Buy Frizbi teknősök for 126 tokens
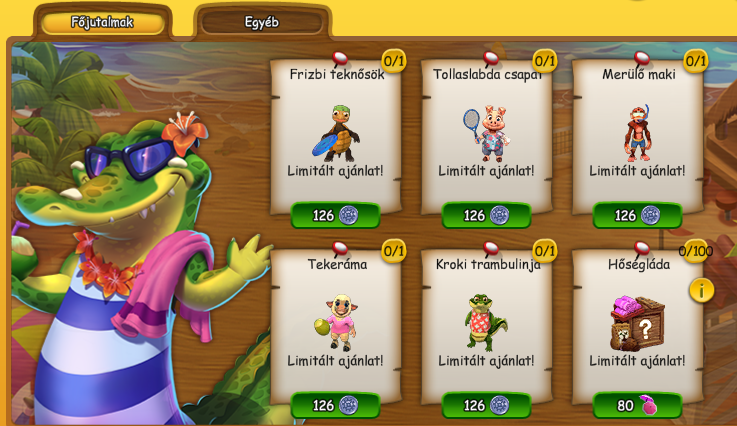Viewport: 737px width, 426px height. tap(336, 215)
